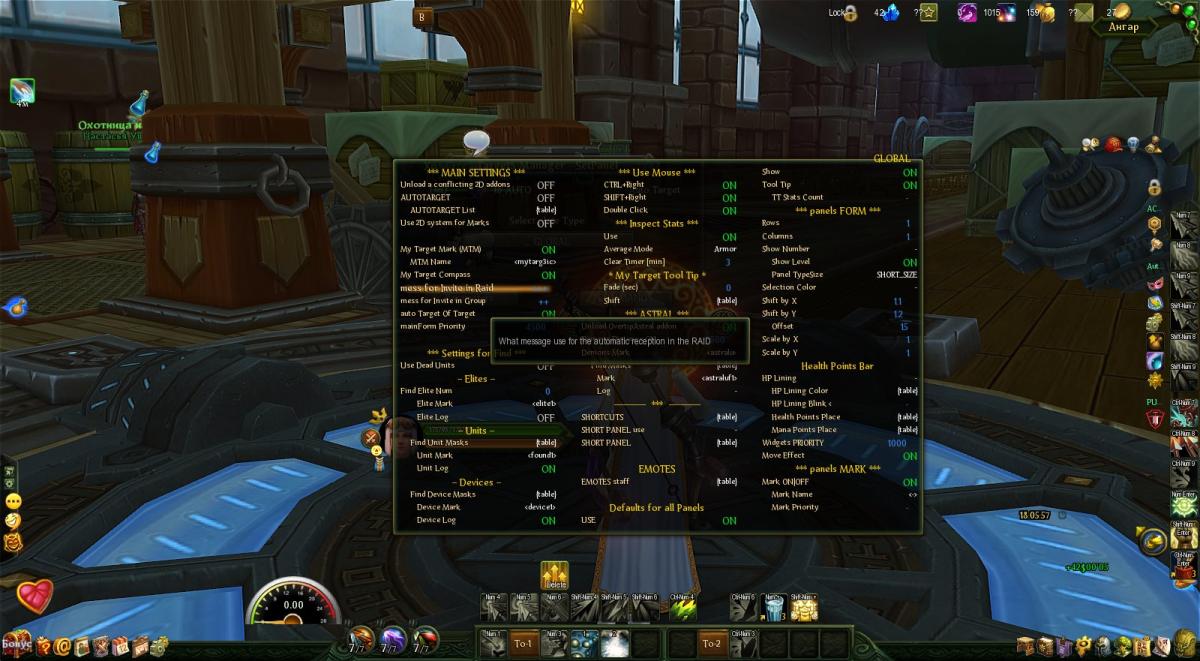Select the GLOBAL profile label
Viewport: 1200px width, 661px height.
[x=891, y=159]
